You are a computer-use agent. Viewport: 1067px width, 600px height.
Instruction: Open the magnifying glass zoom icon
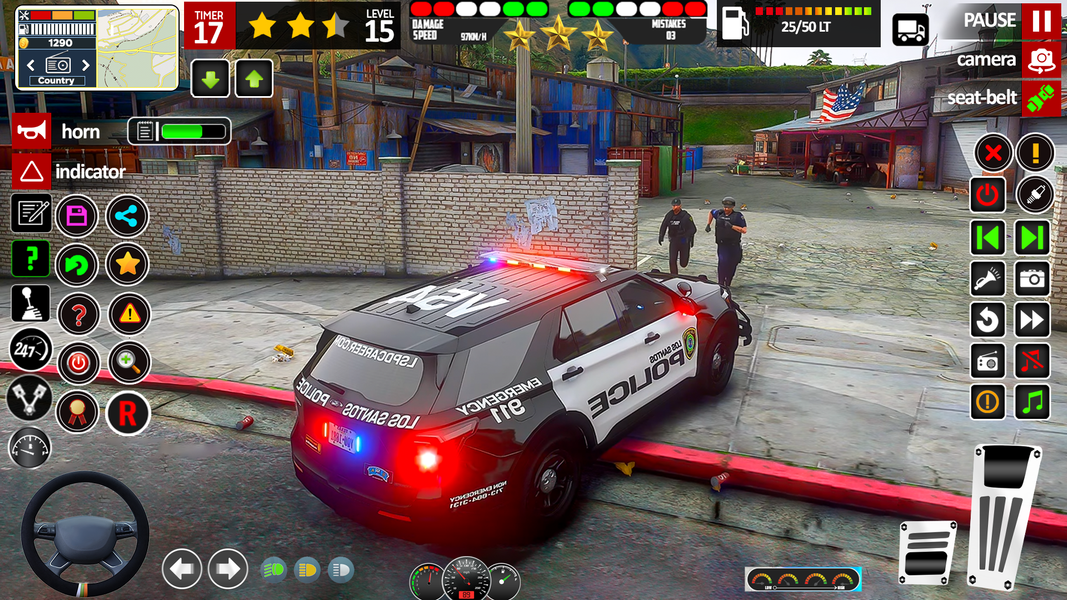(127, 362)
